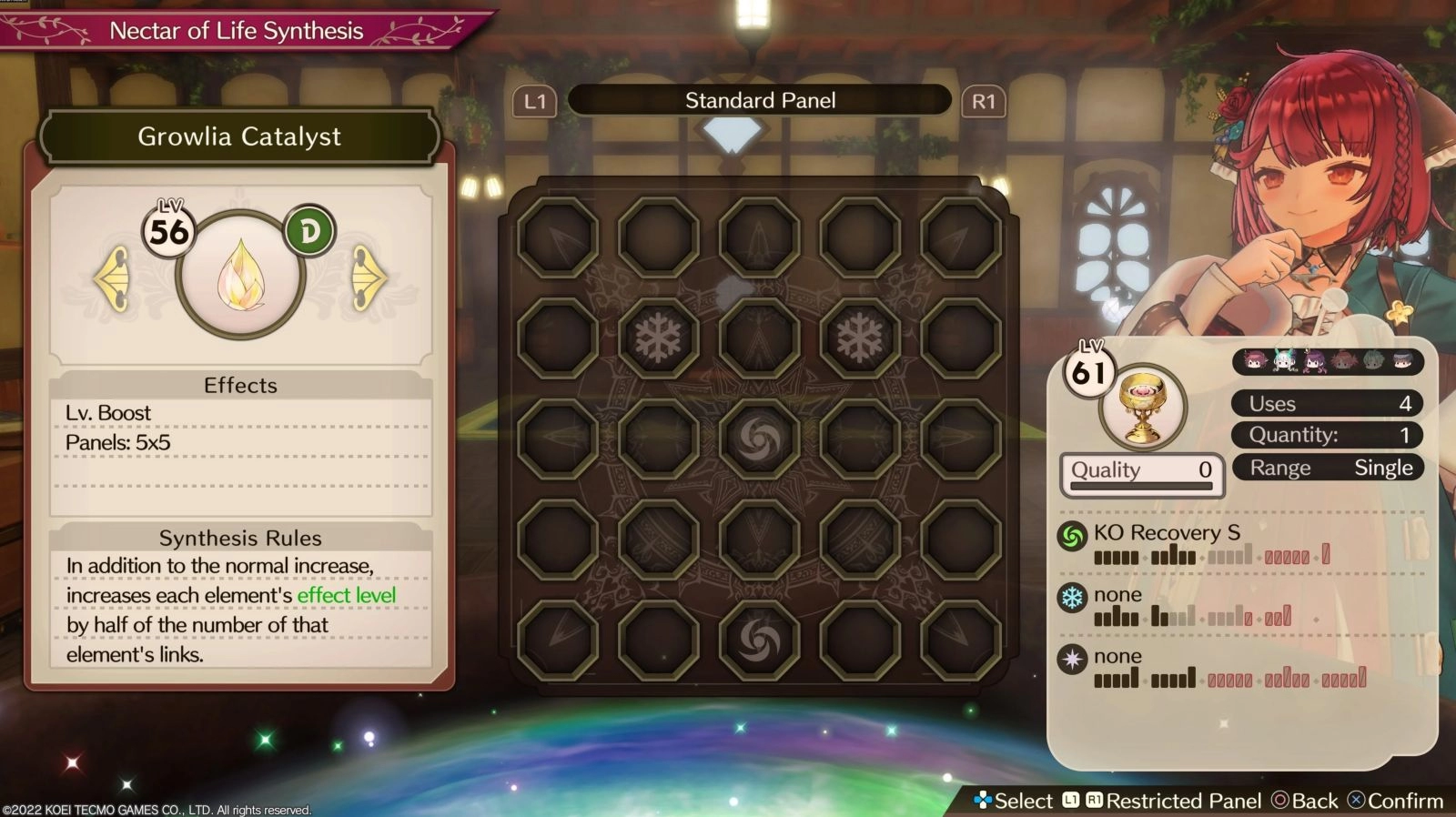Click the party member portraits strip
This screenshot has height=817, width=1456.
tap(1328, 361)
